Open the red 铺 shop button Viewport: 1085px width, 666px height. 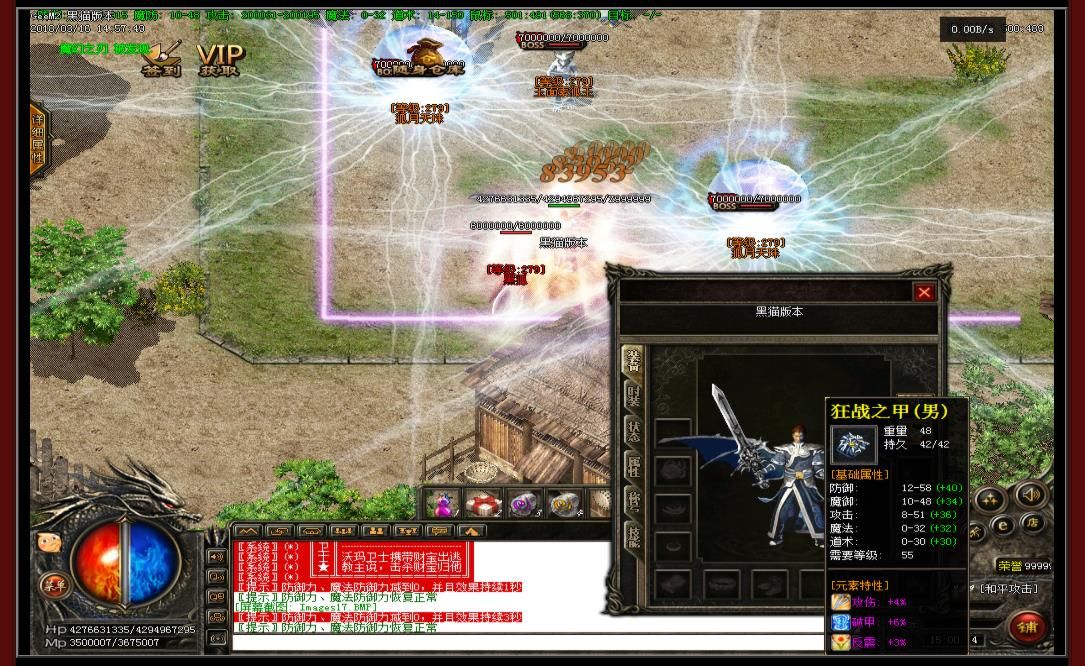pos(1026,627)
